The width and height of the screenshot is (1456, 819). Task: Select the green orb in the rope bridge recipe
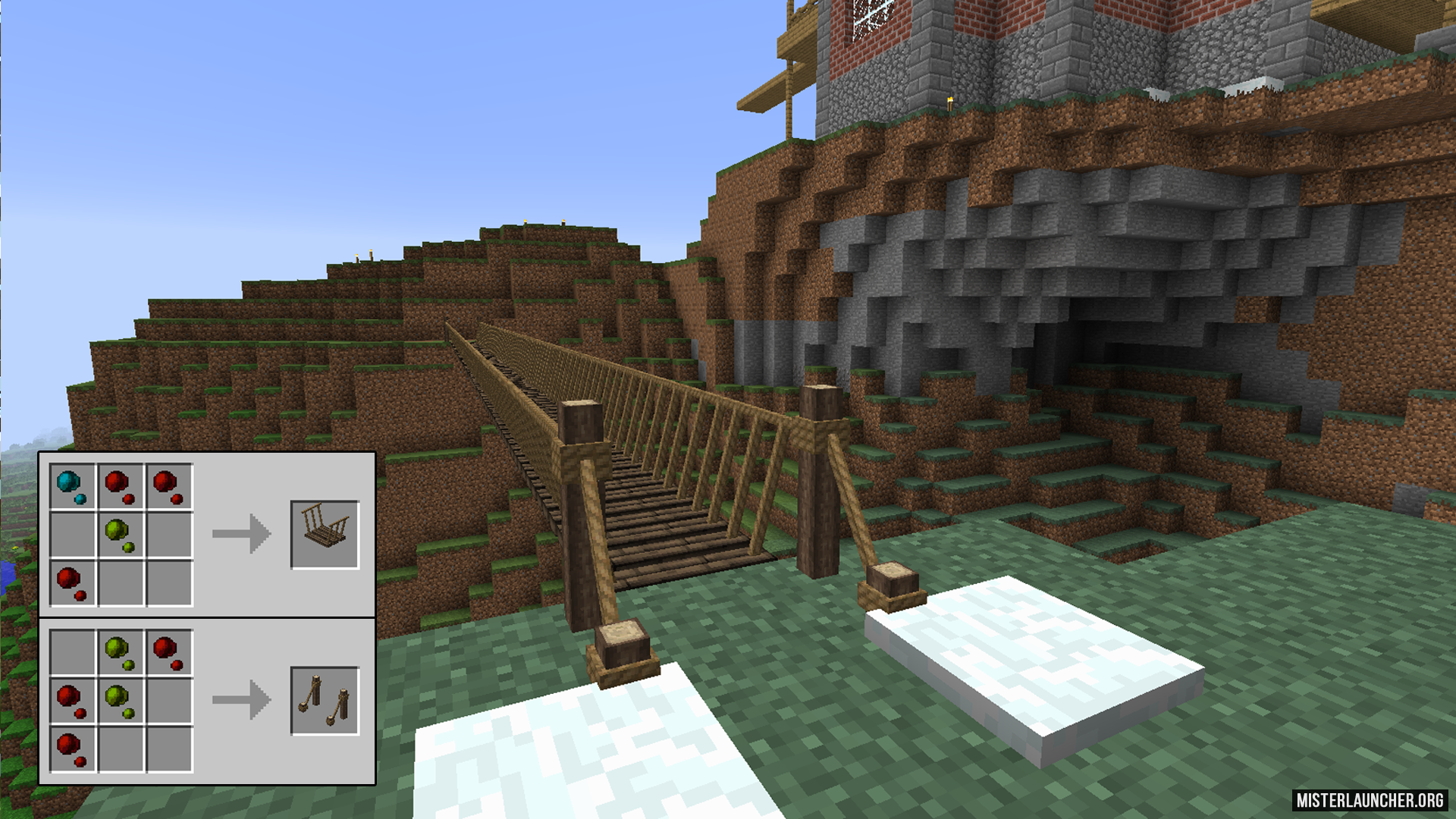120,534
